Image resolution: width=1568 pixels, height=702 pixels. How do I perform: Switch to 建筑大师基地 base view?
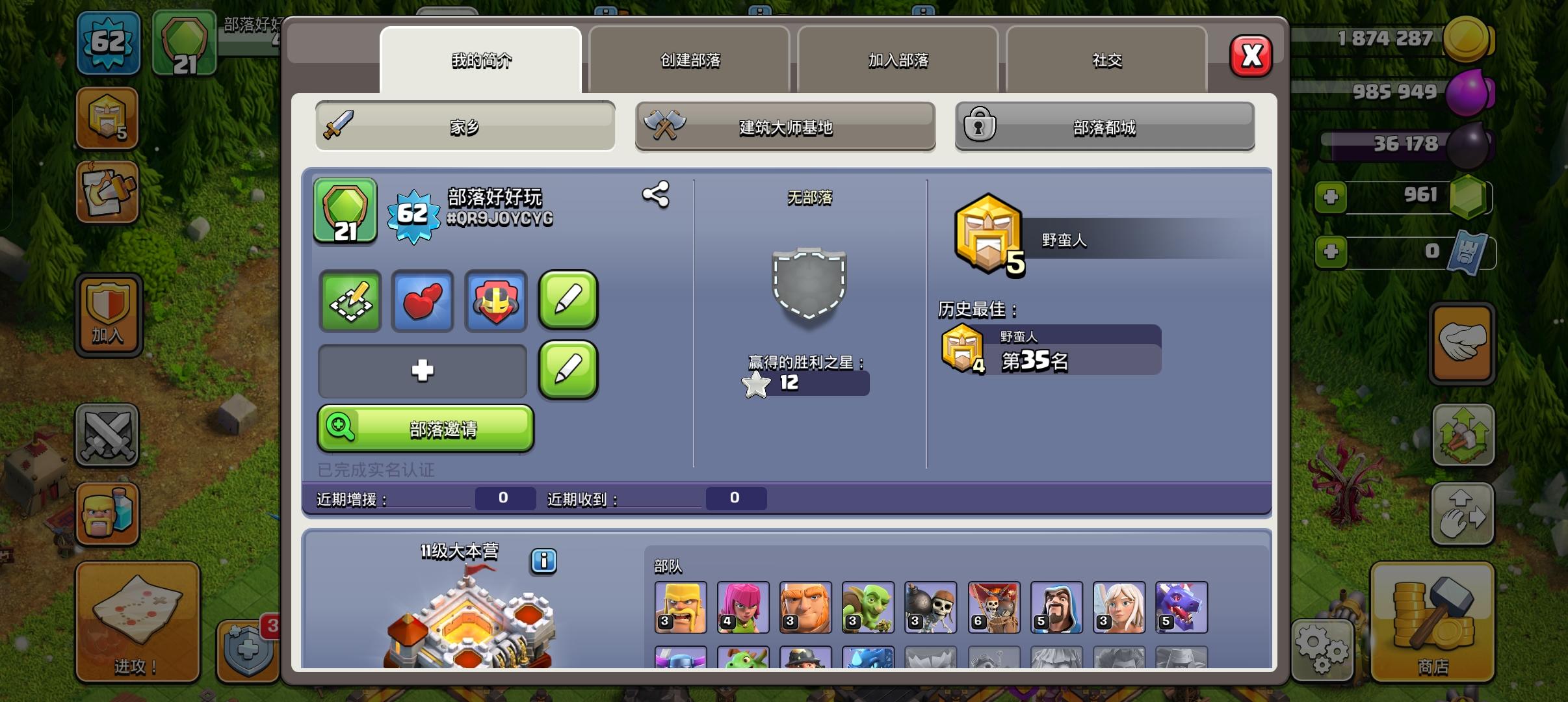[x=785, y=127]
